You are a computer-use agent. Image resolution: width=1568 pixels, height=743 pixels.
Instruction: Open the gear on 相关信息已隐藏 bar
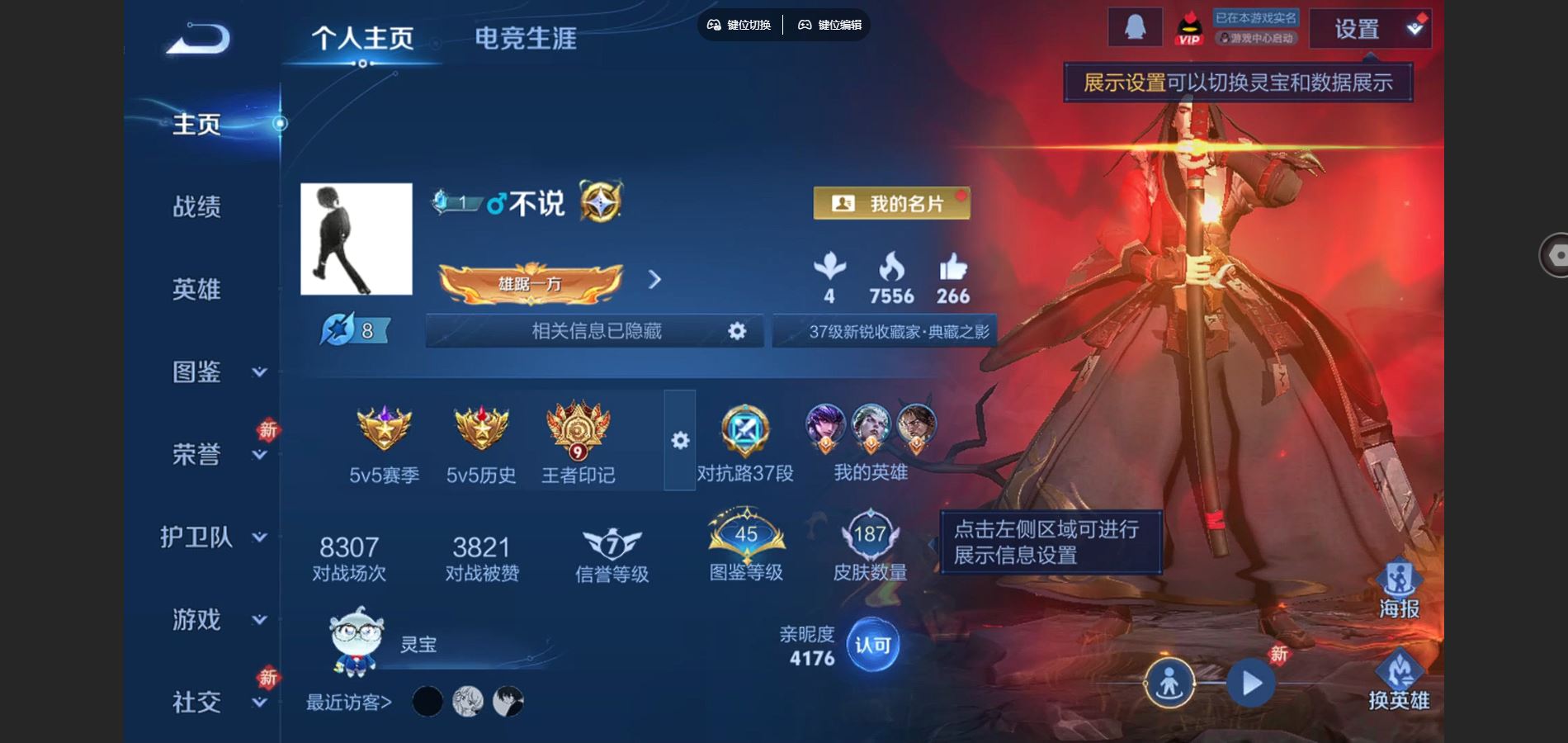coord(734,330)
